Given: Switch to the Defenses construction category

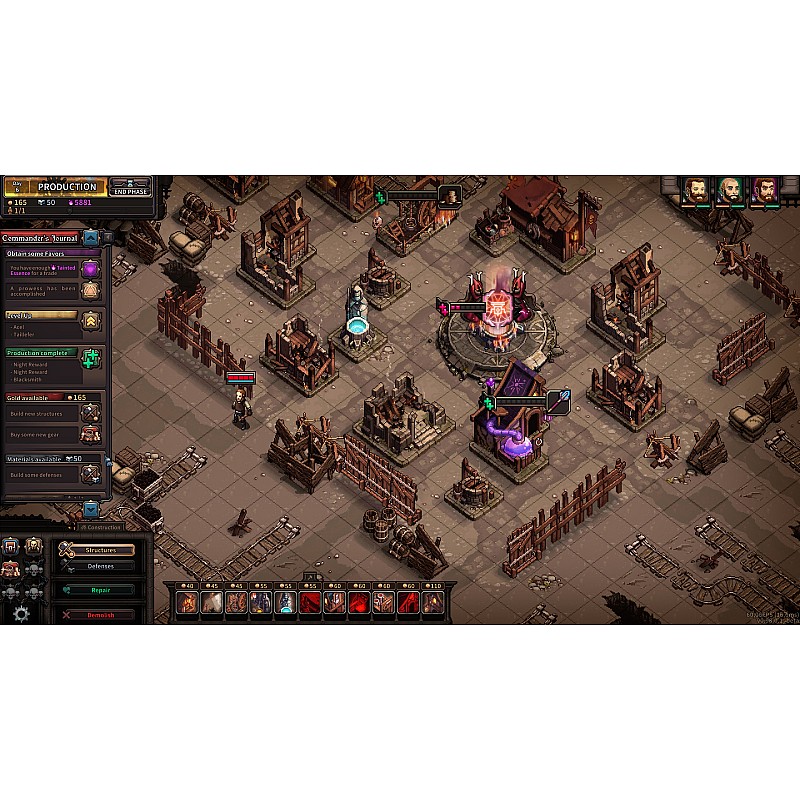Looking at the screenshot, I should tap(100, 566).
